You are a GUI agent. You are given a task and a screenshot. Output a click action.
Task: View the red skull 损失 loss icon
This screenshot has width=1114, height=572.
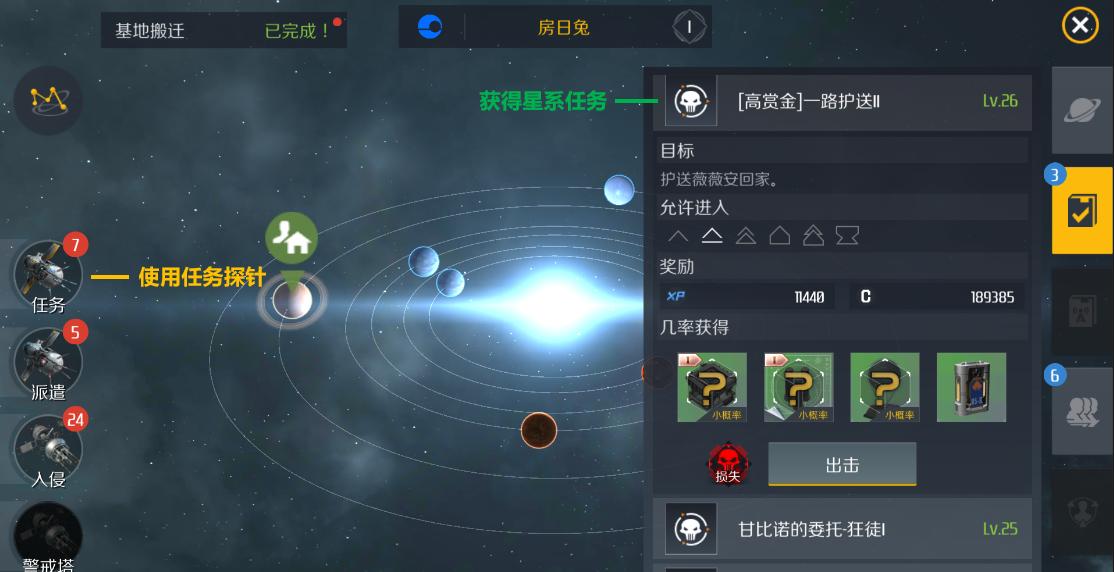[728, 465]
